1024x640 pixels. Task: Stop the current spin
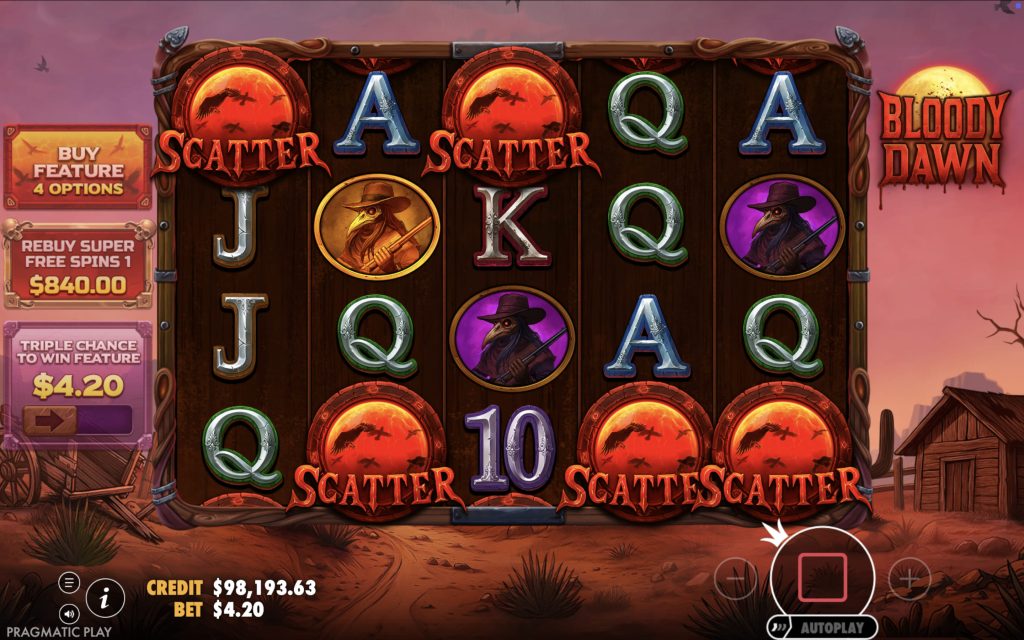(822, 577)
